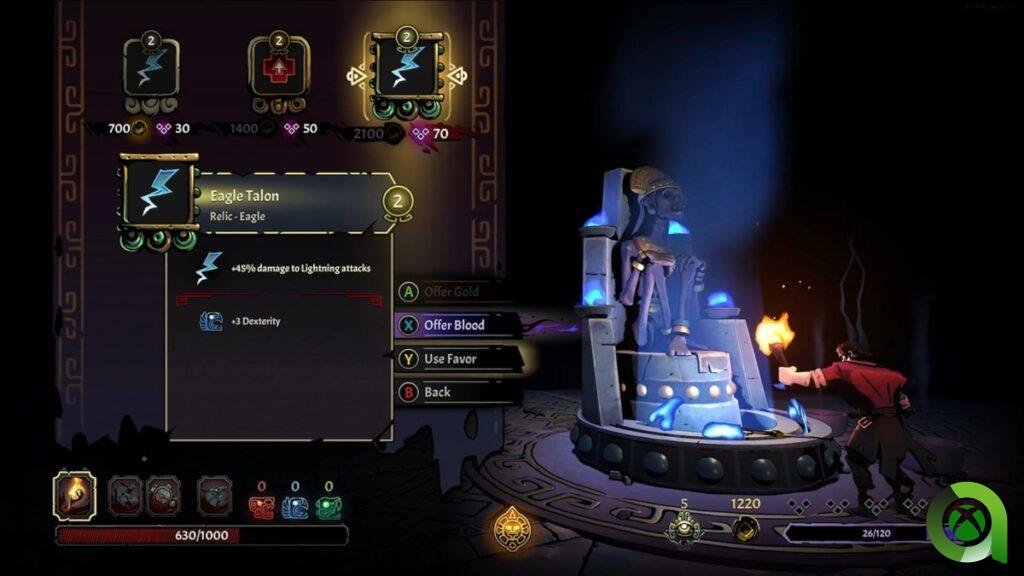Pick the Offer Blood option
Image resolution: width=1024 pixels, height=576 pixels.
click(454, 325)
